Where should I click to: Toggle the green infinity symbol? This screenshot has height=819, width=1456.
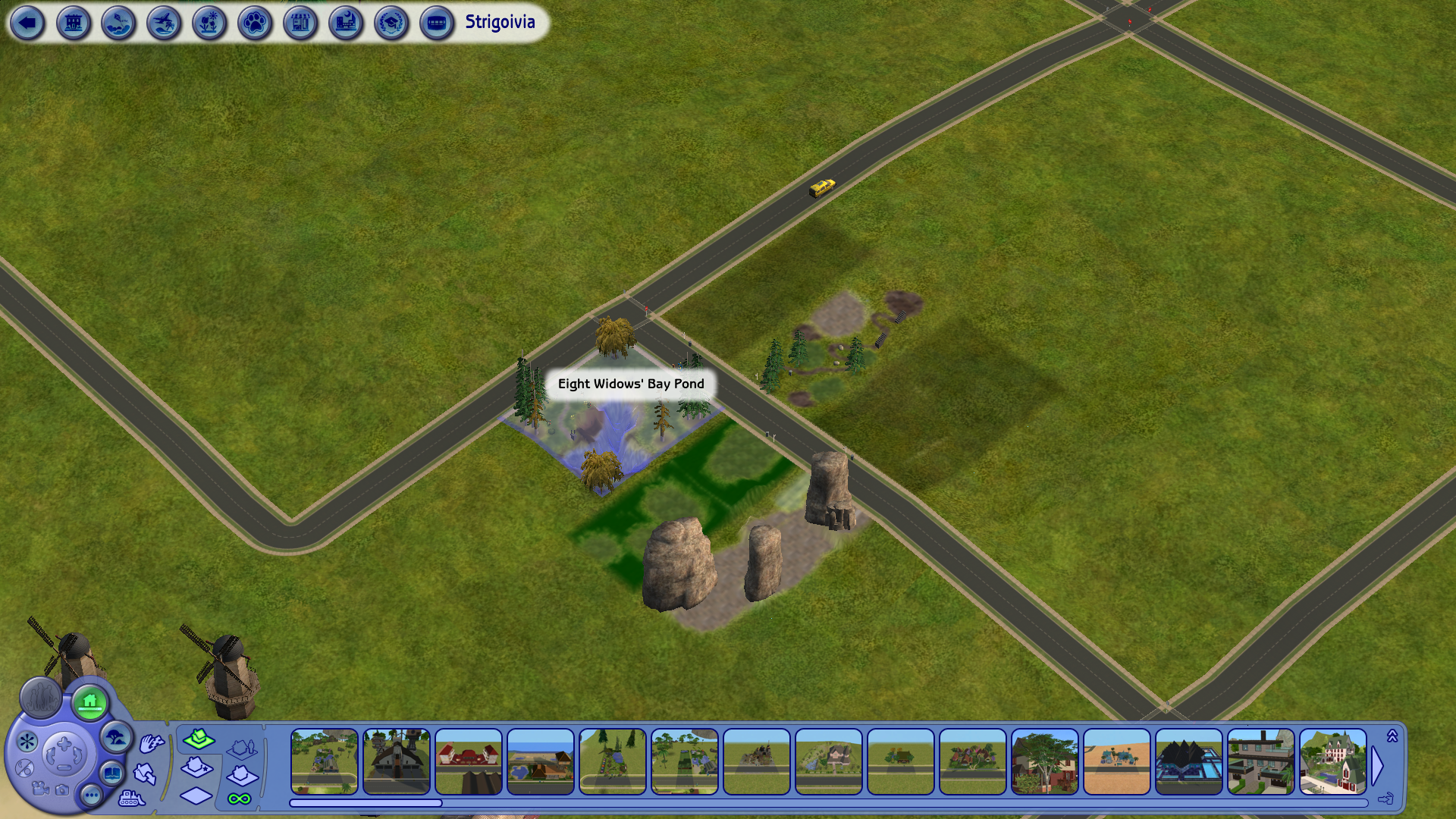pyautogui.click(x=240, y=799)
